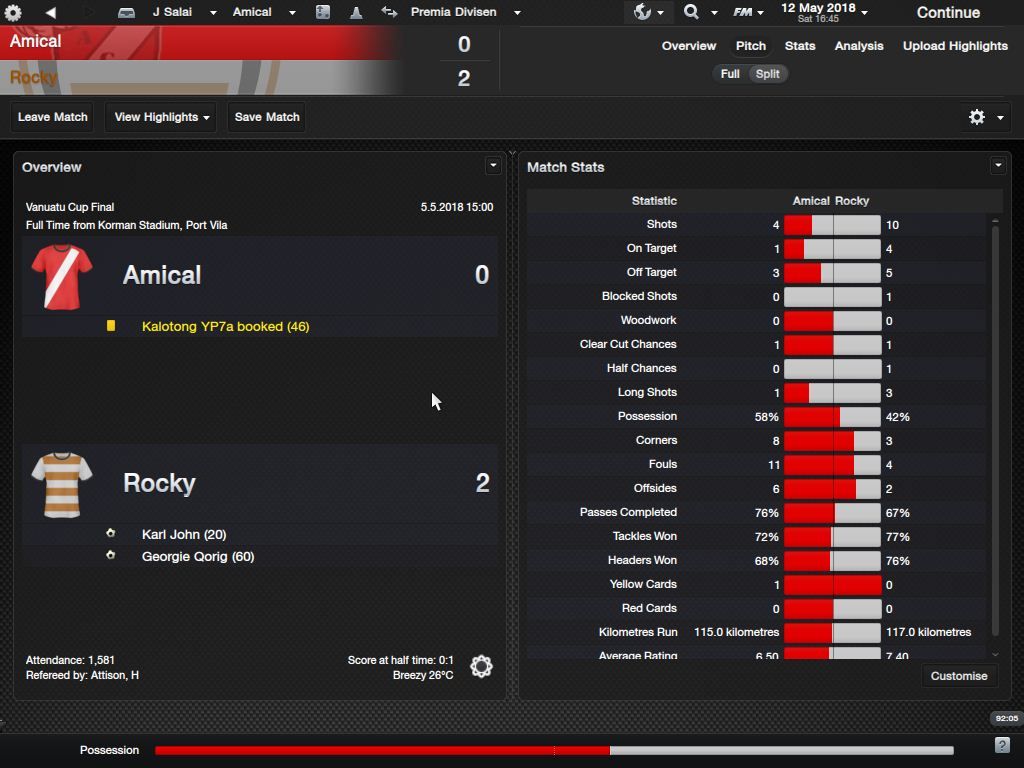Screen dimensions: 1024x768
Task: Save the match
Action: point(267,117)
